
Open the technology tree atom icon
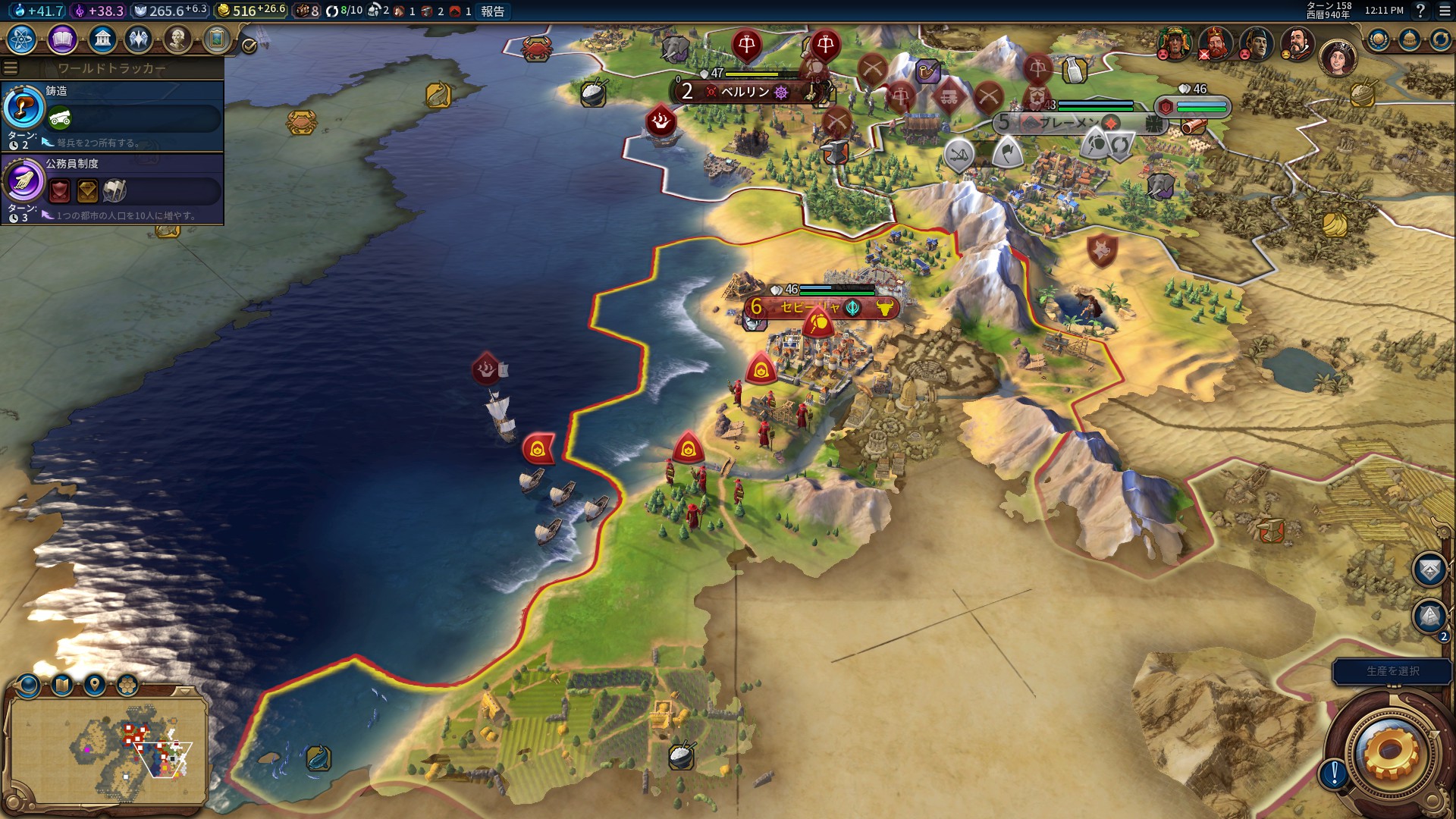pos(21,39)
